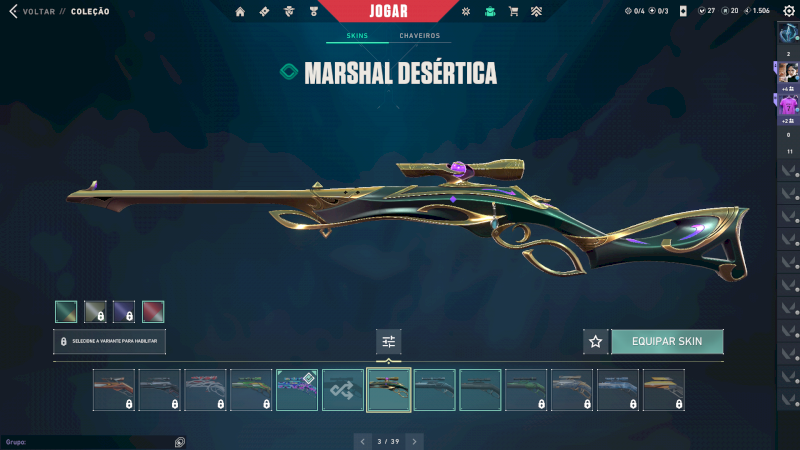This screenshot has width=800, height=450.
Task: Select the purple patterned Marshal skin thumbnail
Action: click(x=297, y=390)
